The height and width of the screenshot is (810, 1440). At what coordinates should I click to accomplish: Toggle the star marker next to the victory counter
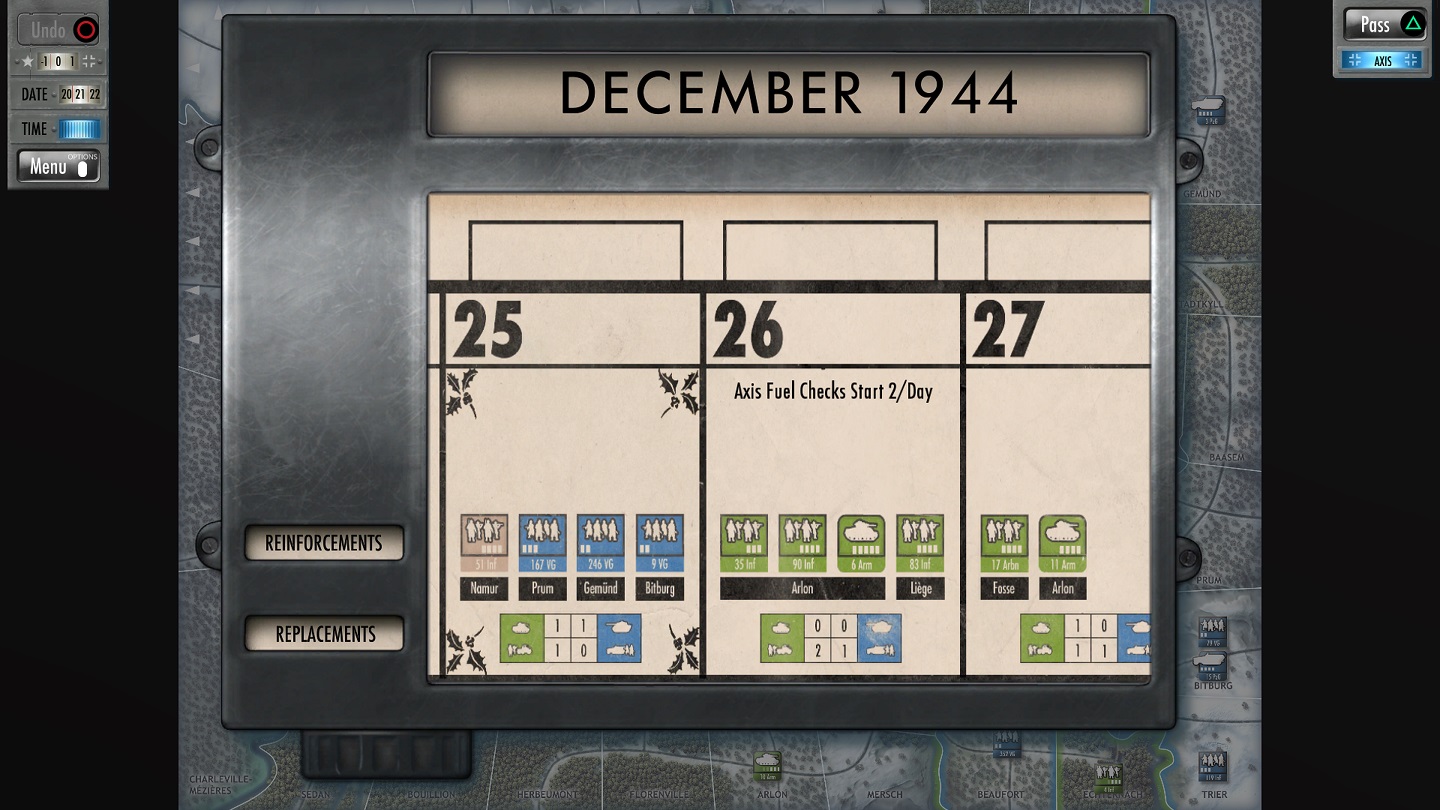click(27, 61)
